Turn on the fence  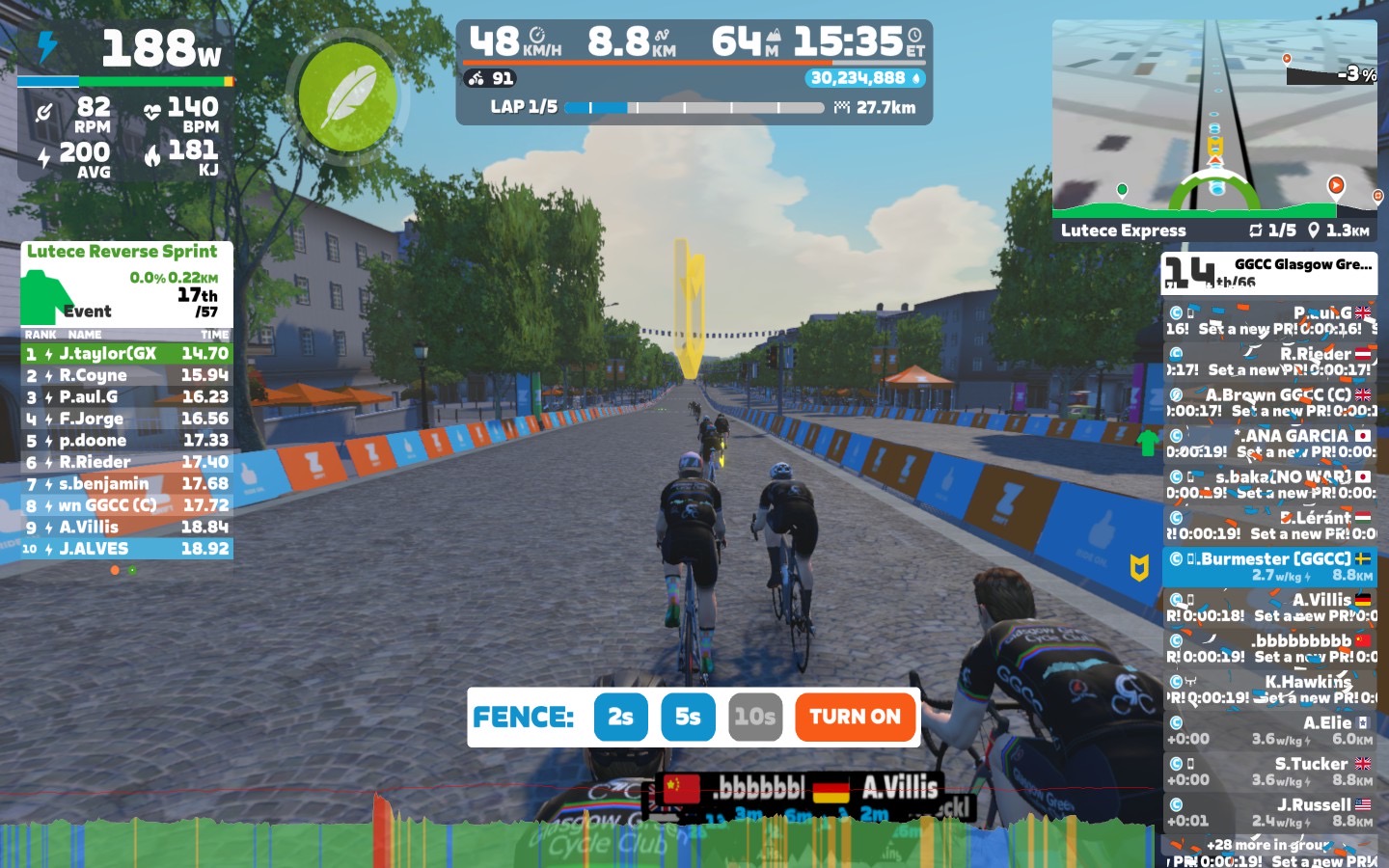point(855,717)
